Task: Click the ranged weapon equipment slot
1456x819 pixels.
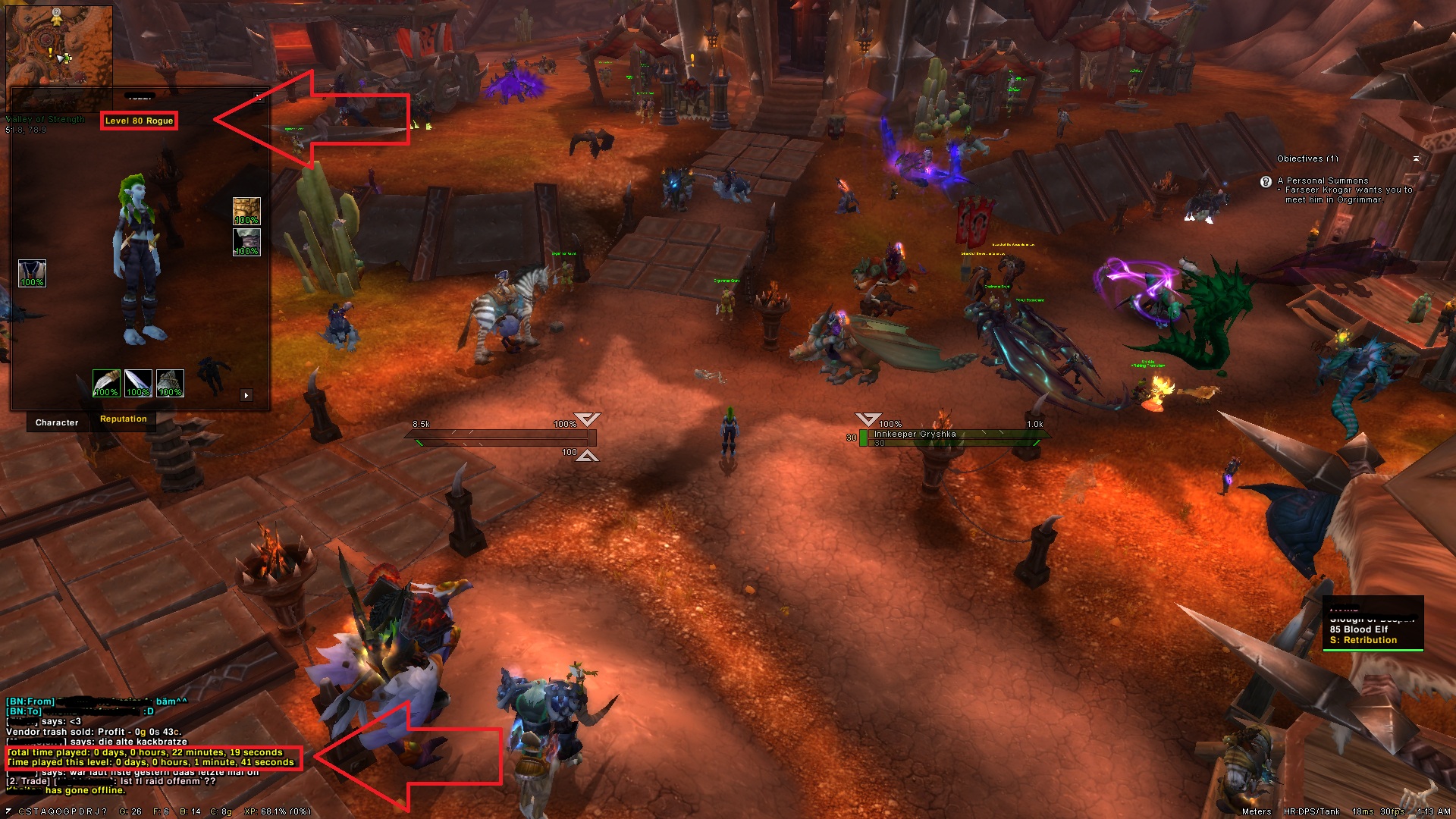Action: click(170, 384)
